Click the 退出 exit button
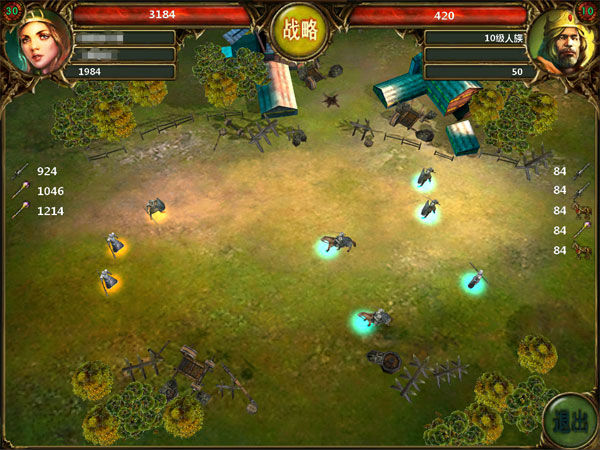The width and height of the screenshot is (600, 450). tap(566, 421)
